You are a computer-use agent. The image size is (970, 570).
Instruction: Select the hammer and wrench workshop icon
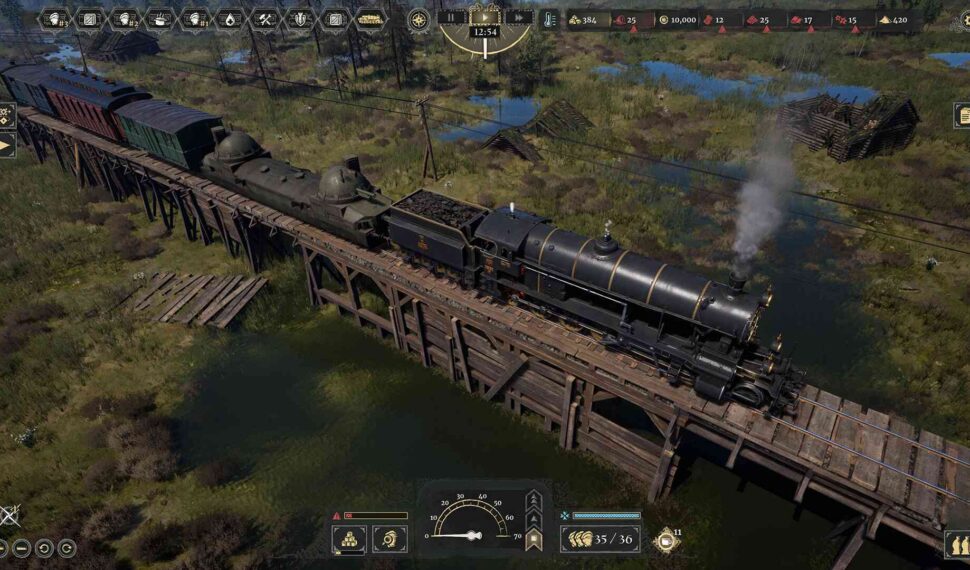click(x=265, y=19)
